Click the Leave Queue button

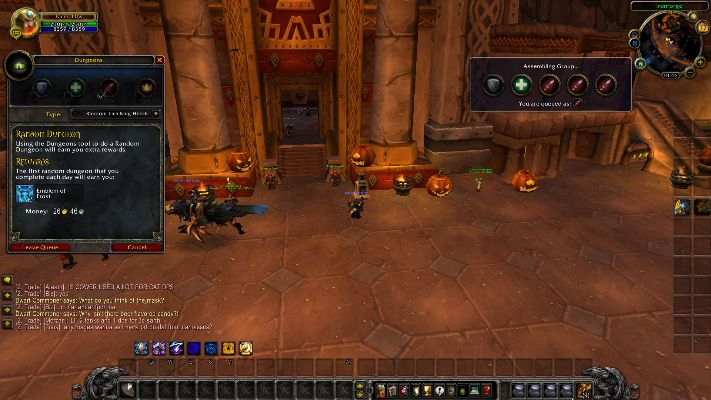[41, 247]
